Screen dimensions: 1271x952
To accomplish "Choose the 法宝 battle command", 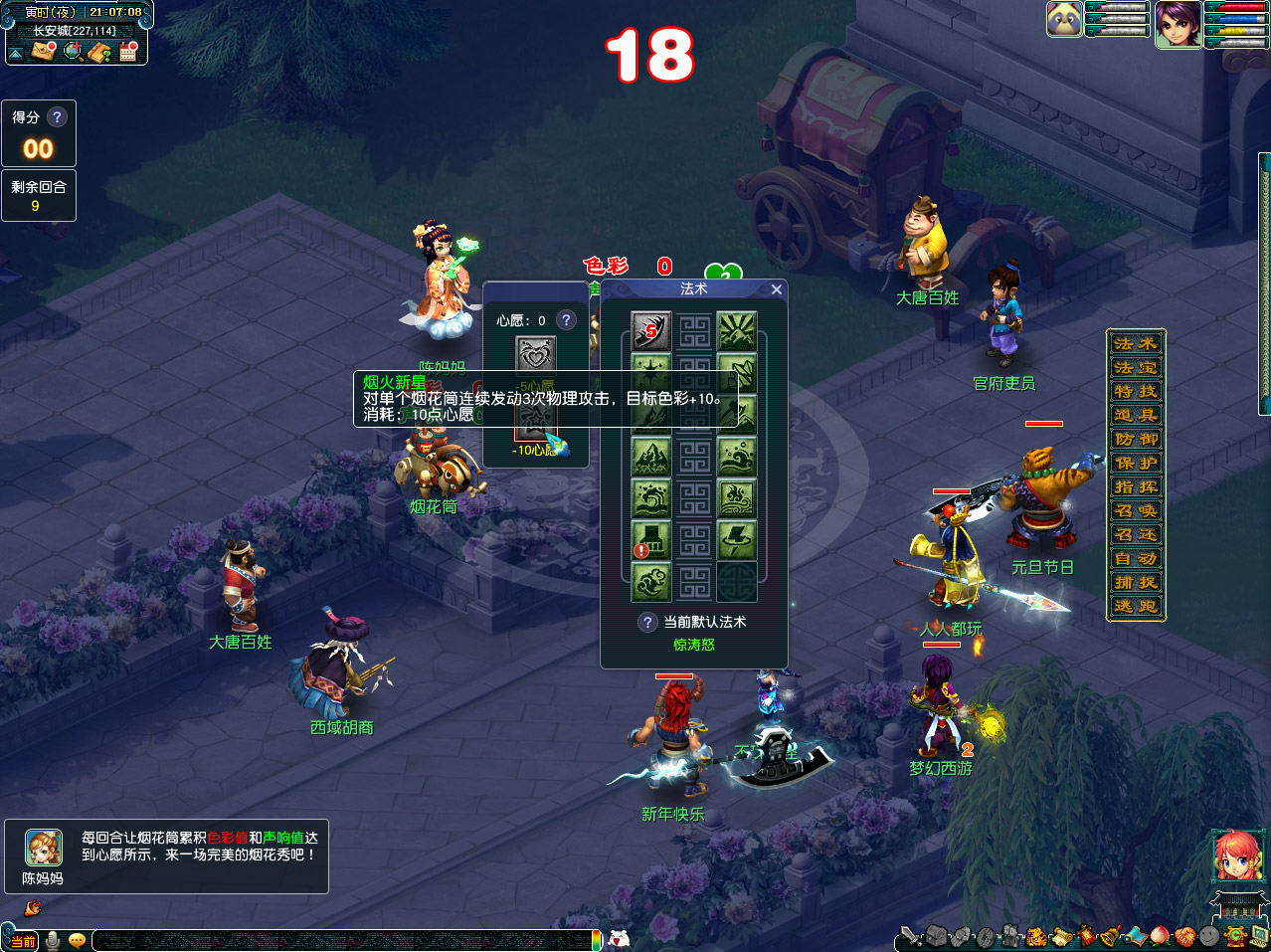I will click(1136, 367).
